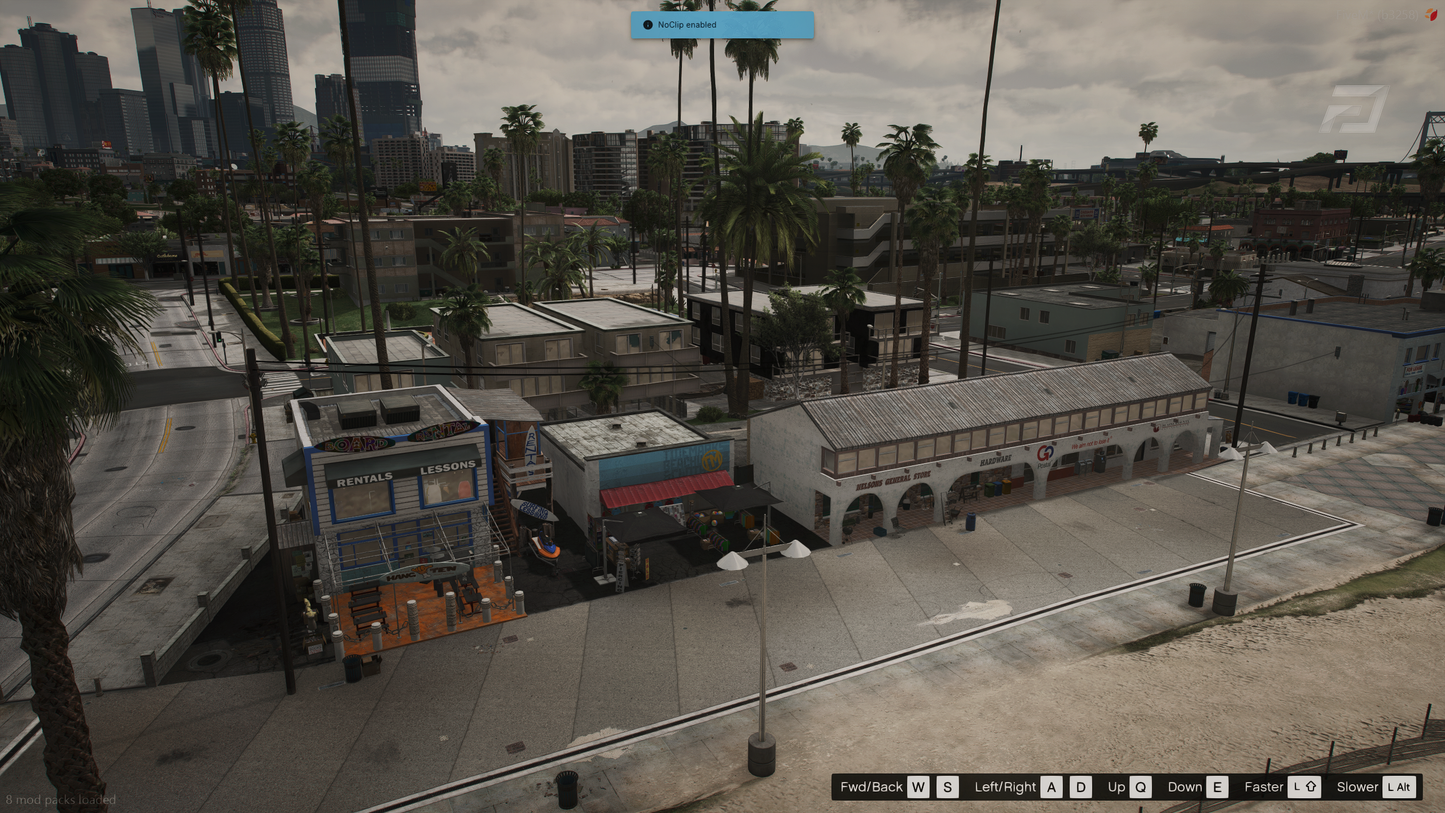Click the L Shift keycap beside Faster

[x=1306, y=787]
